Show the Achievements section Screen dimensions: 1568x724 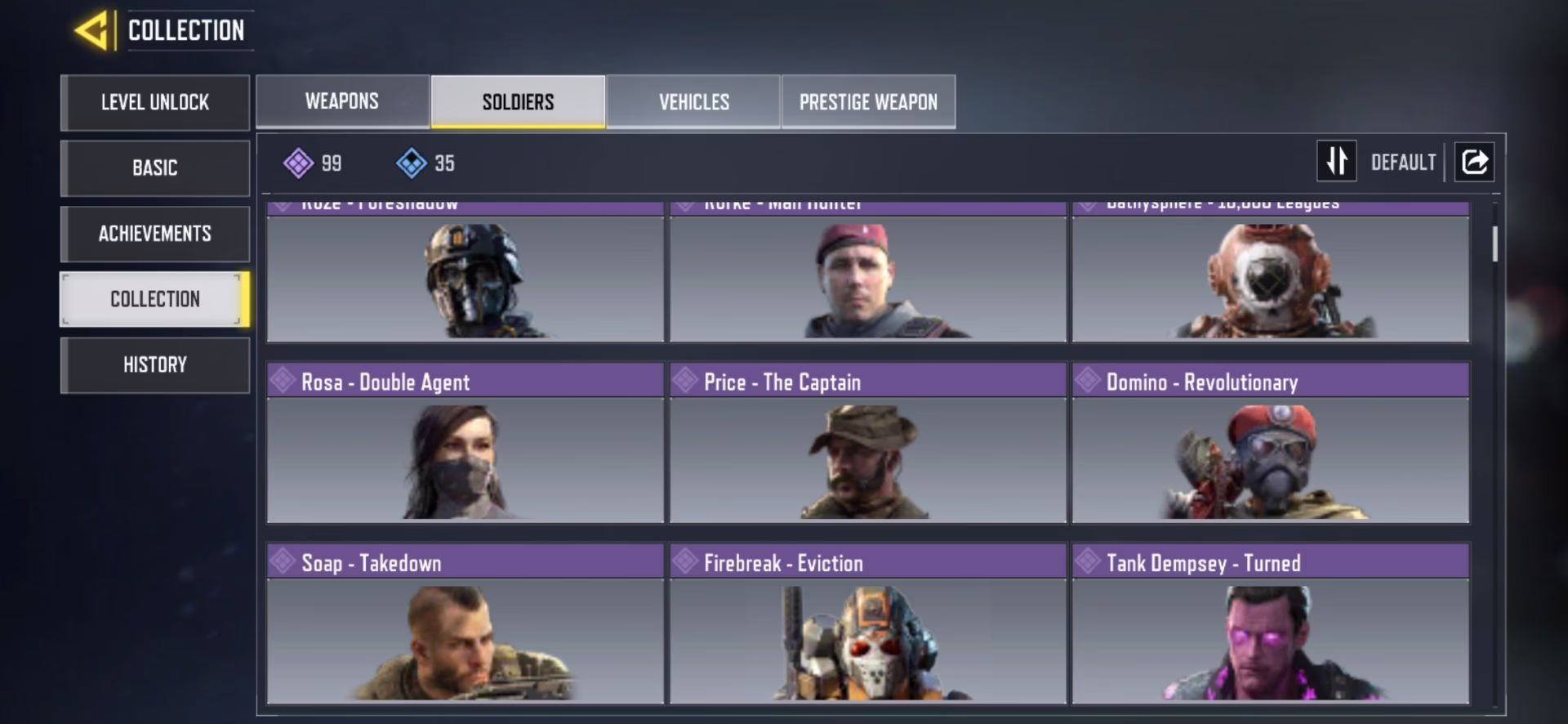(x=155, y=234)
